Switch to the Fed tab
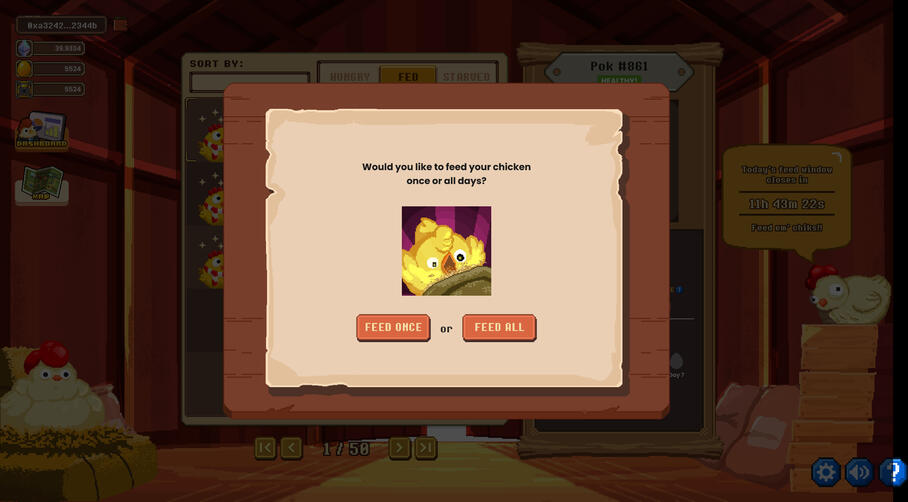 (x=408, y=76)
